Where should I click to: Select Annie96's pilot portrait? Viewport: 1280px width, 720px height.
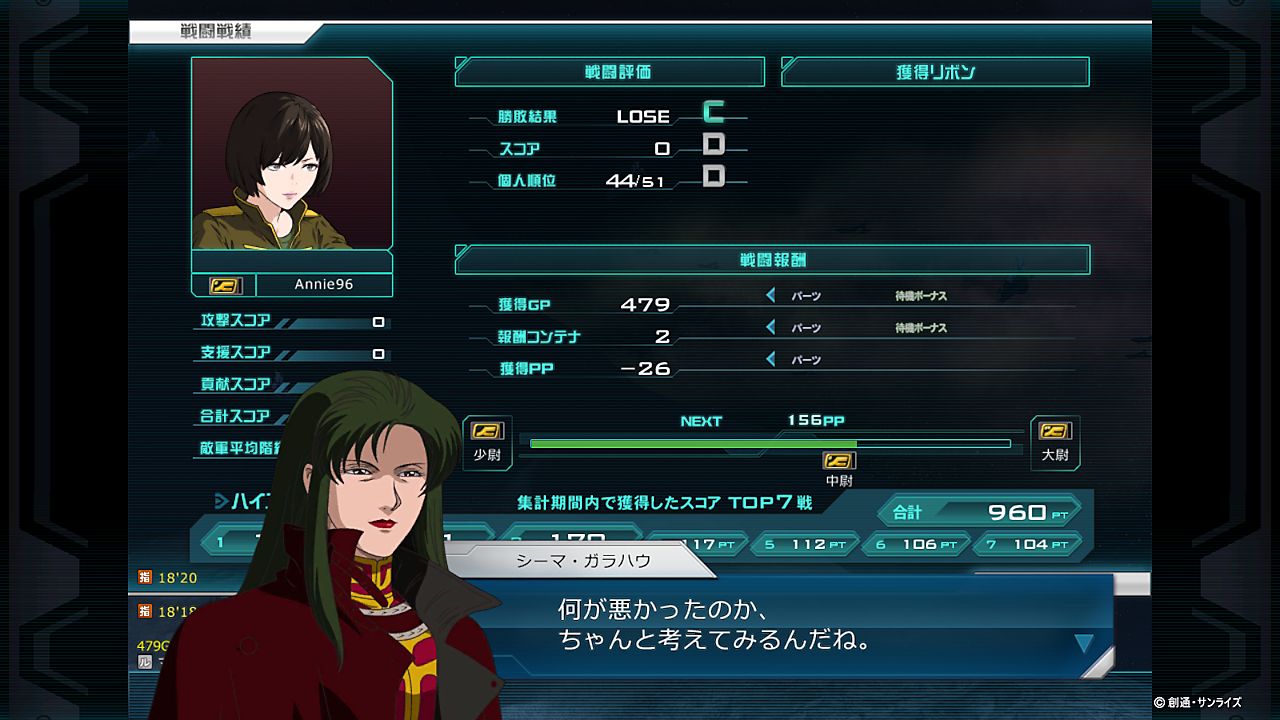[x=292, y=154]
